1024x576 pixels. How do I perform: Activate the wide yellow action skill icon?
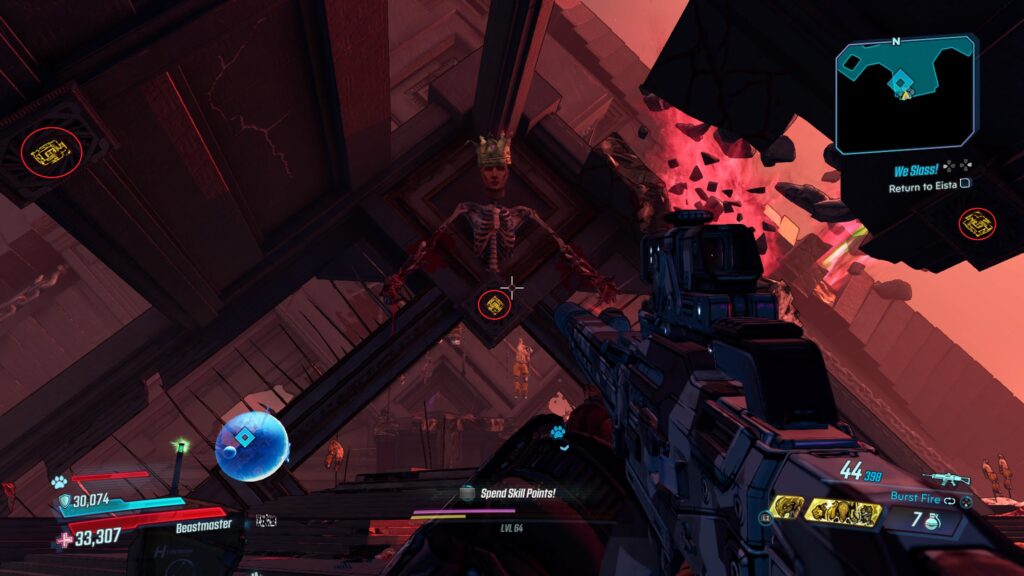click(x=843, y=513)
